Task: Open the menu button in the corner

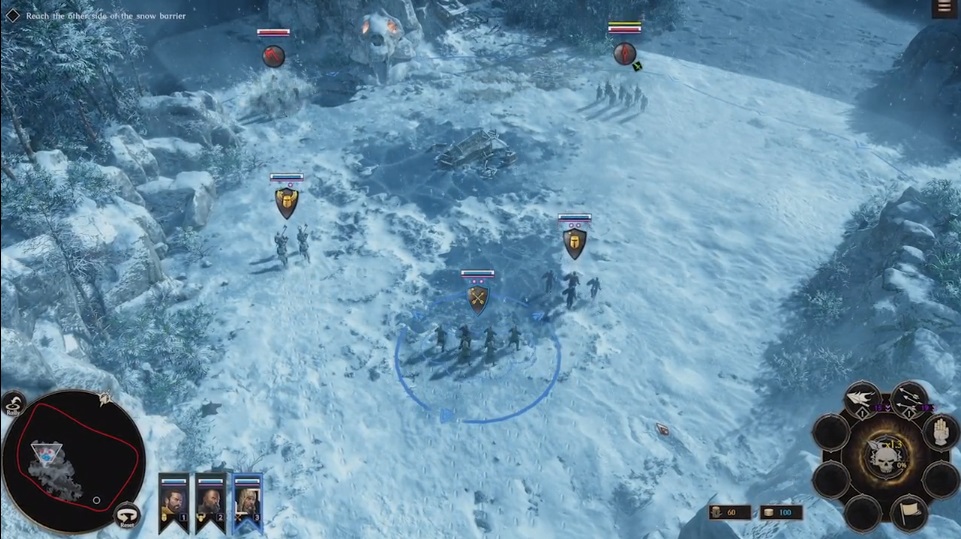Action: click(942, 9)
